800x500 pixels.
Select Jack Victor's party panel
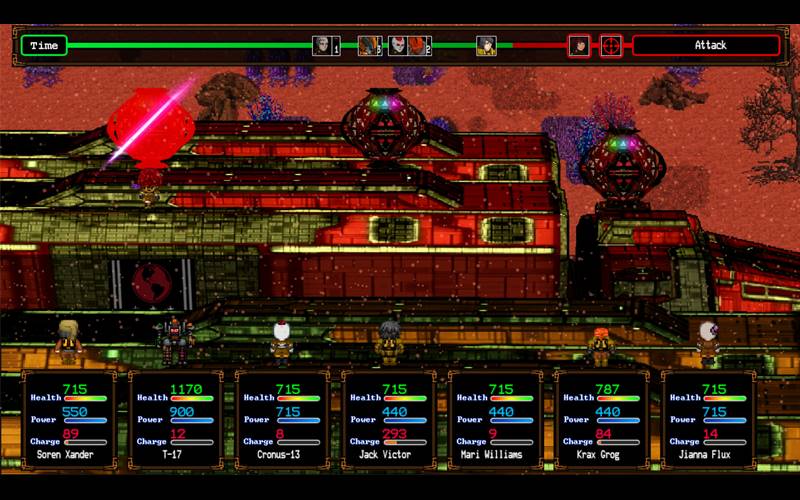click(x=388, y=420)
